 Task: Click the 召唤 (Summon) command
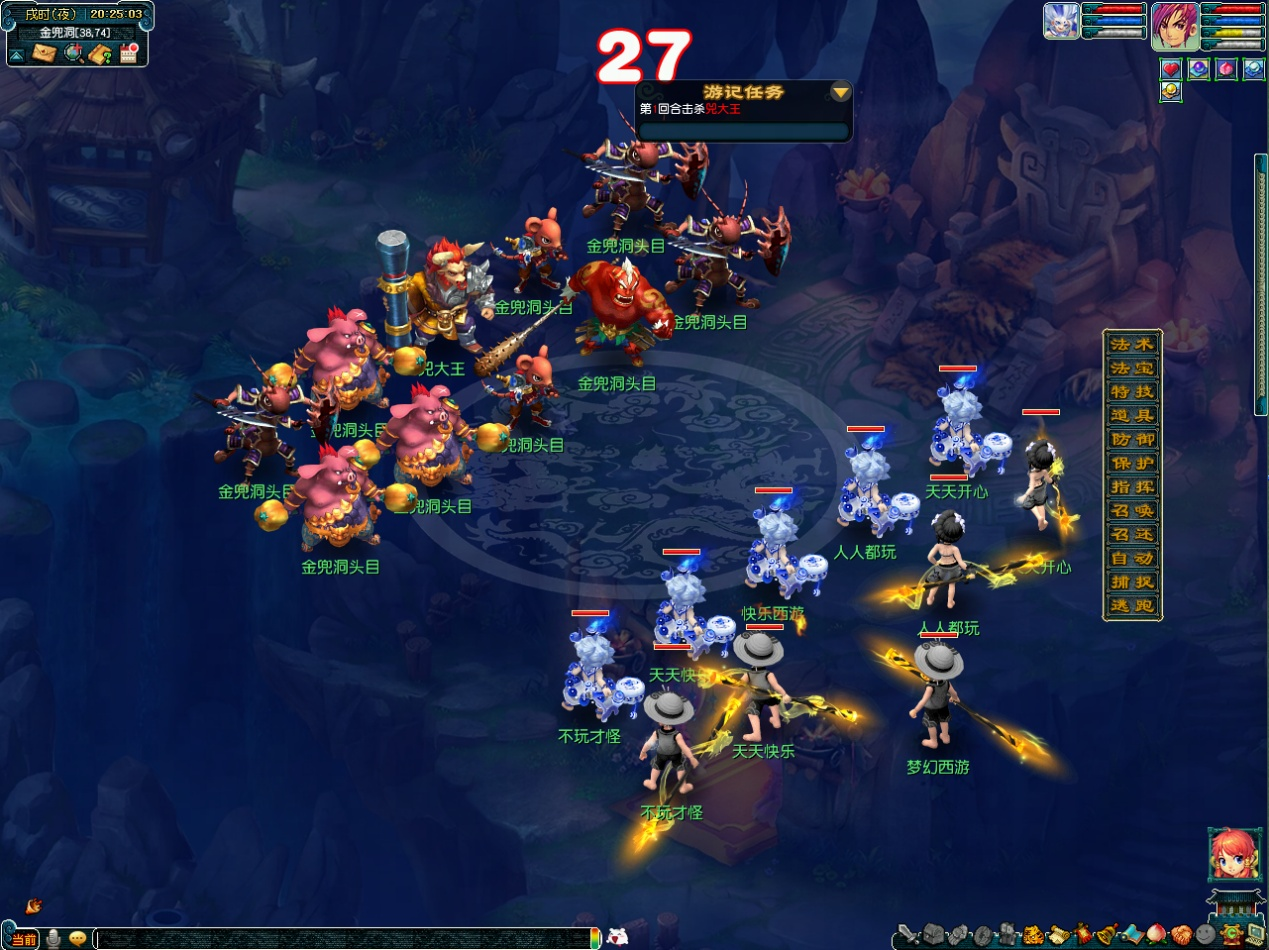coord(1132,510)
